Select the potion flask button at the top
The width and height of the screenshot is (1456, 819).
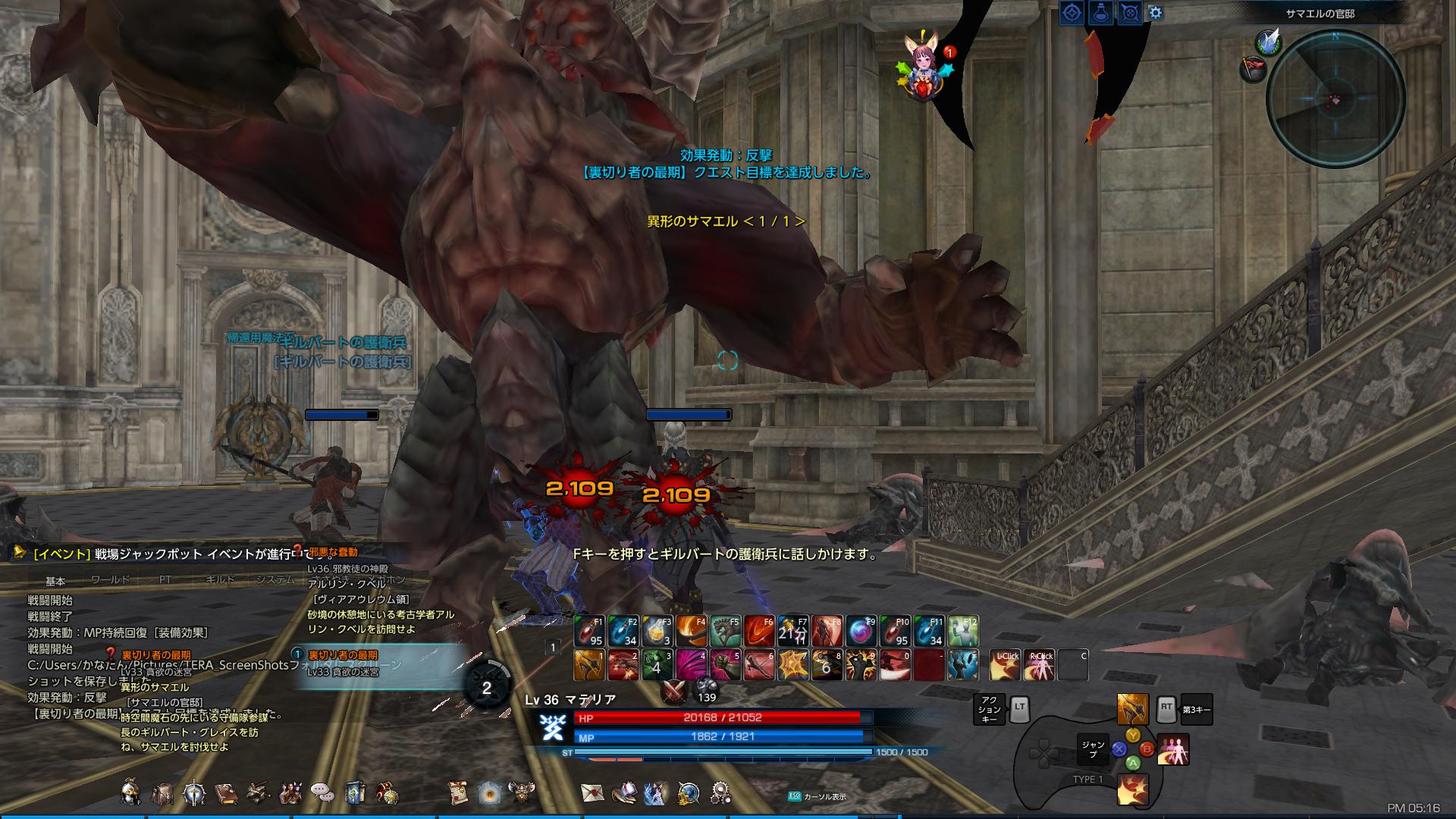[x=1100, y=13]
